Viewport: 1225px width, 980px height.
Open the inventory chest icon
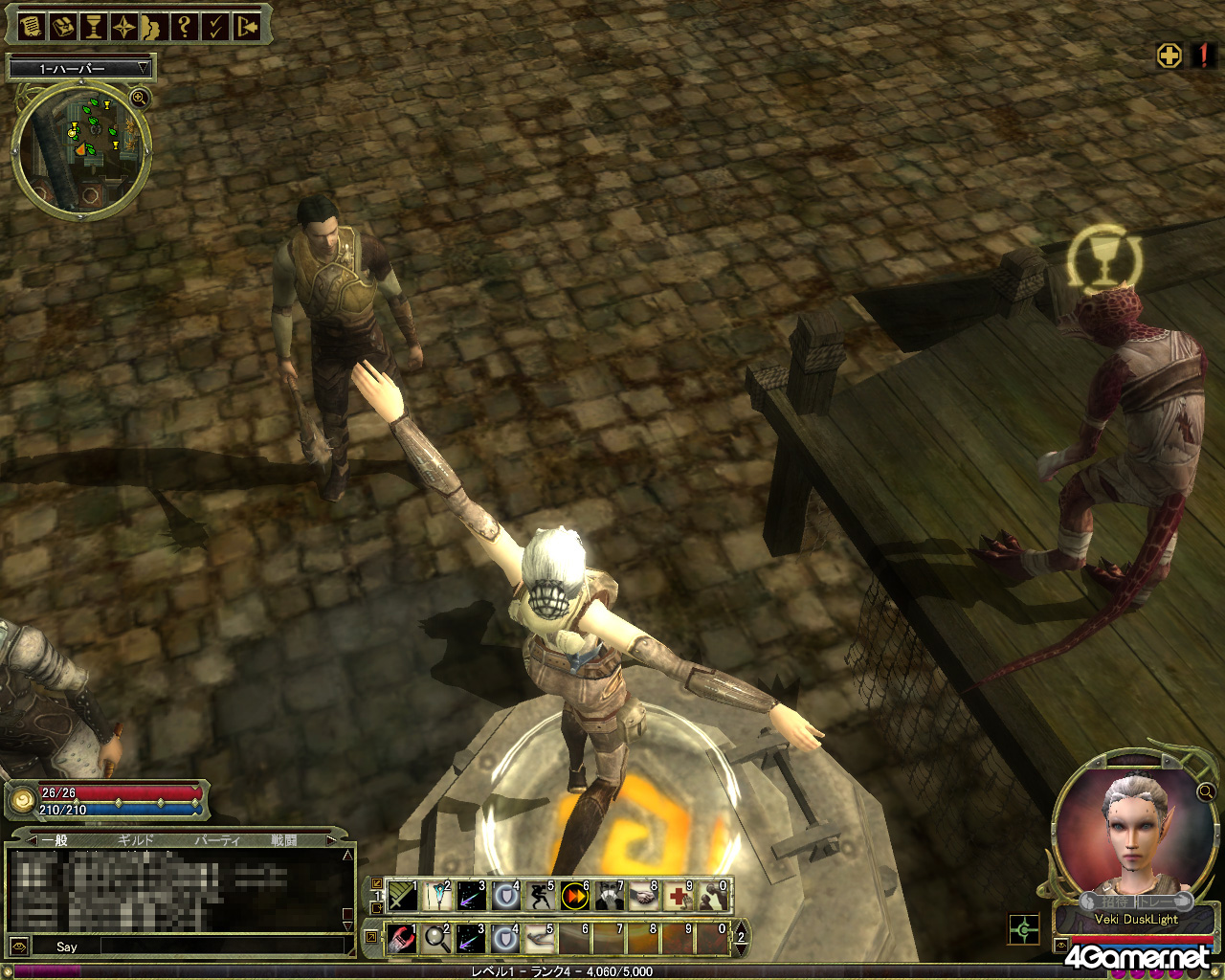click(x=63, y=27)
